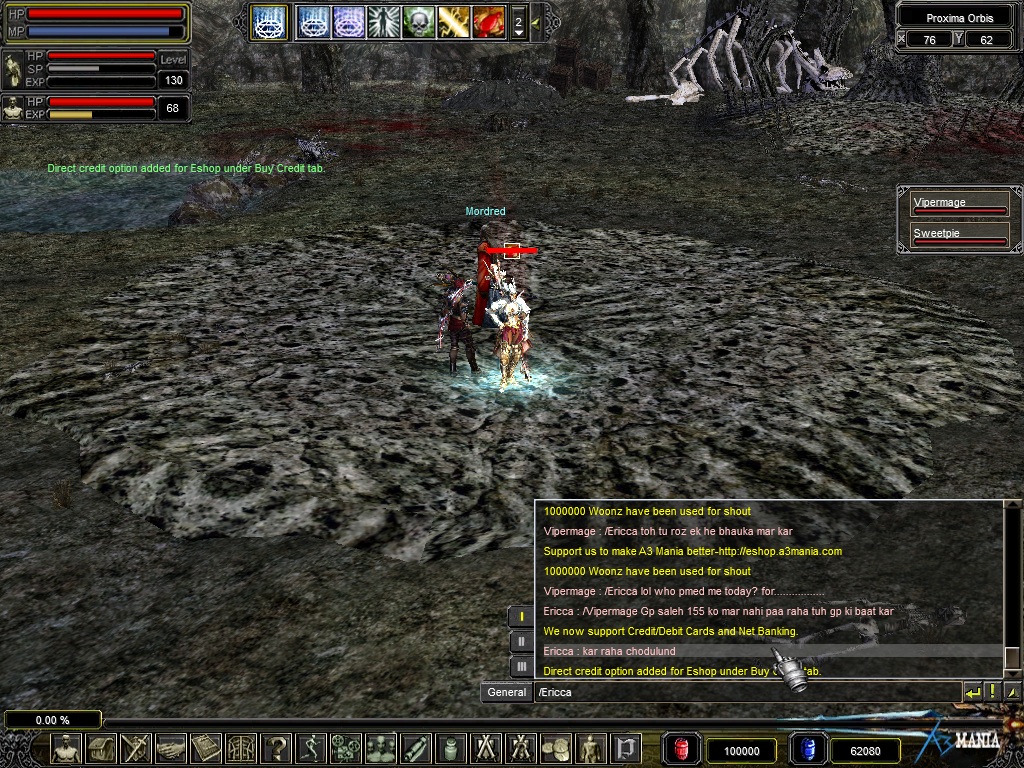This screenshot has width=1024, height=768.
Task: Open the General chat channel selector
Action: [506, 692]
